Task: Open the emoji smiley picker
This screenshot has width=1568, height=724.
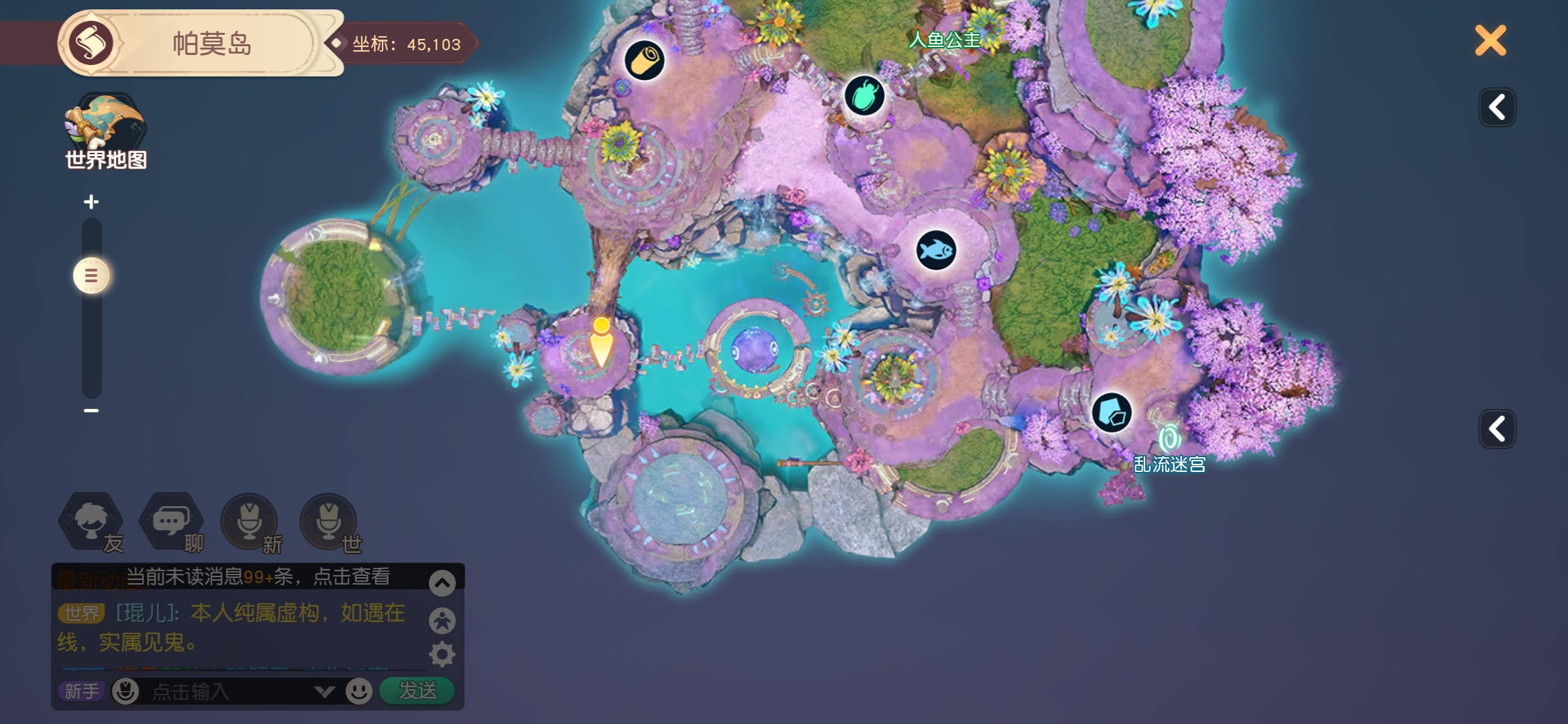Action: point(359,691)
